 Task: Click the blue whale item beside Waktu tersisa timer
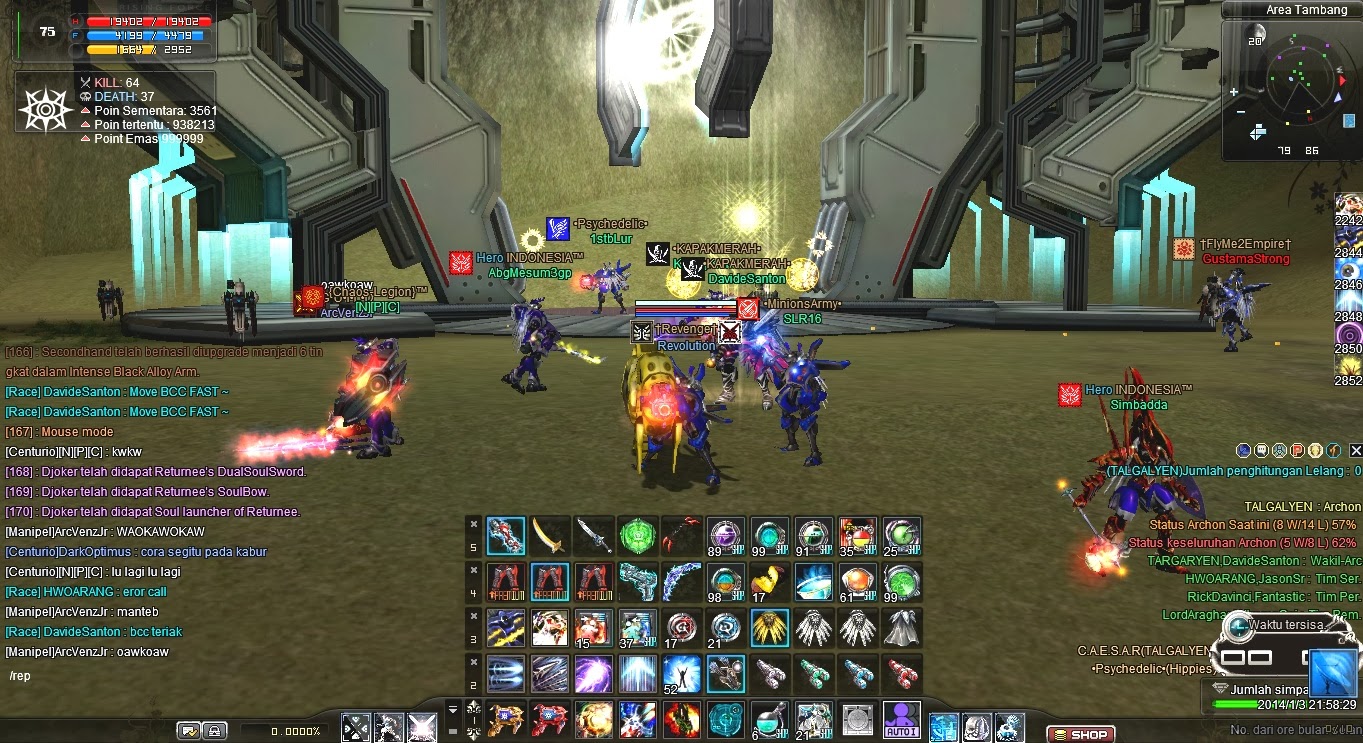pos(1332,673)
